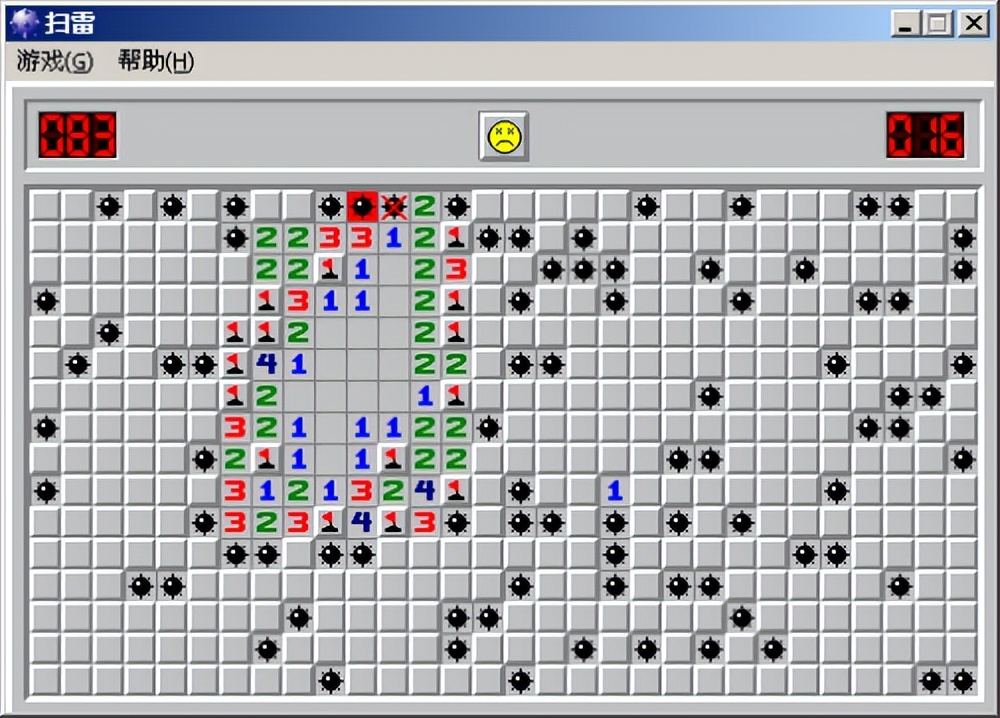The height and width of the screenshot is (718, 1000).
Task: Open the 帮助(H) help menu
Action: tap(156, 62)
